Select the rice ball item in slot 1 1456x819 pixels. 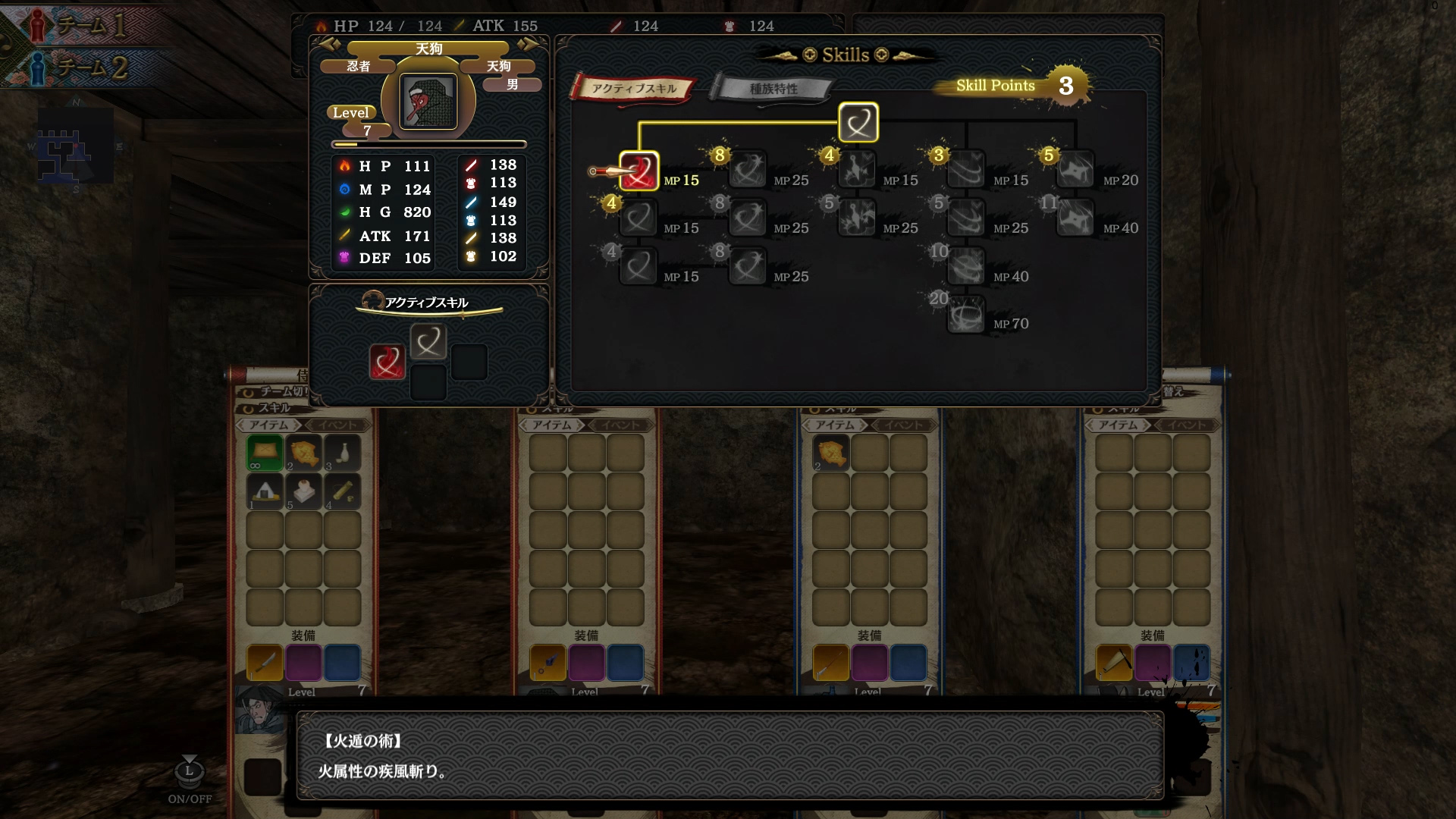[265, 492]
